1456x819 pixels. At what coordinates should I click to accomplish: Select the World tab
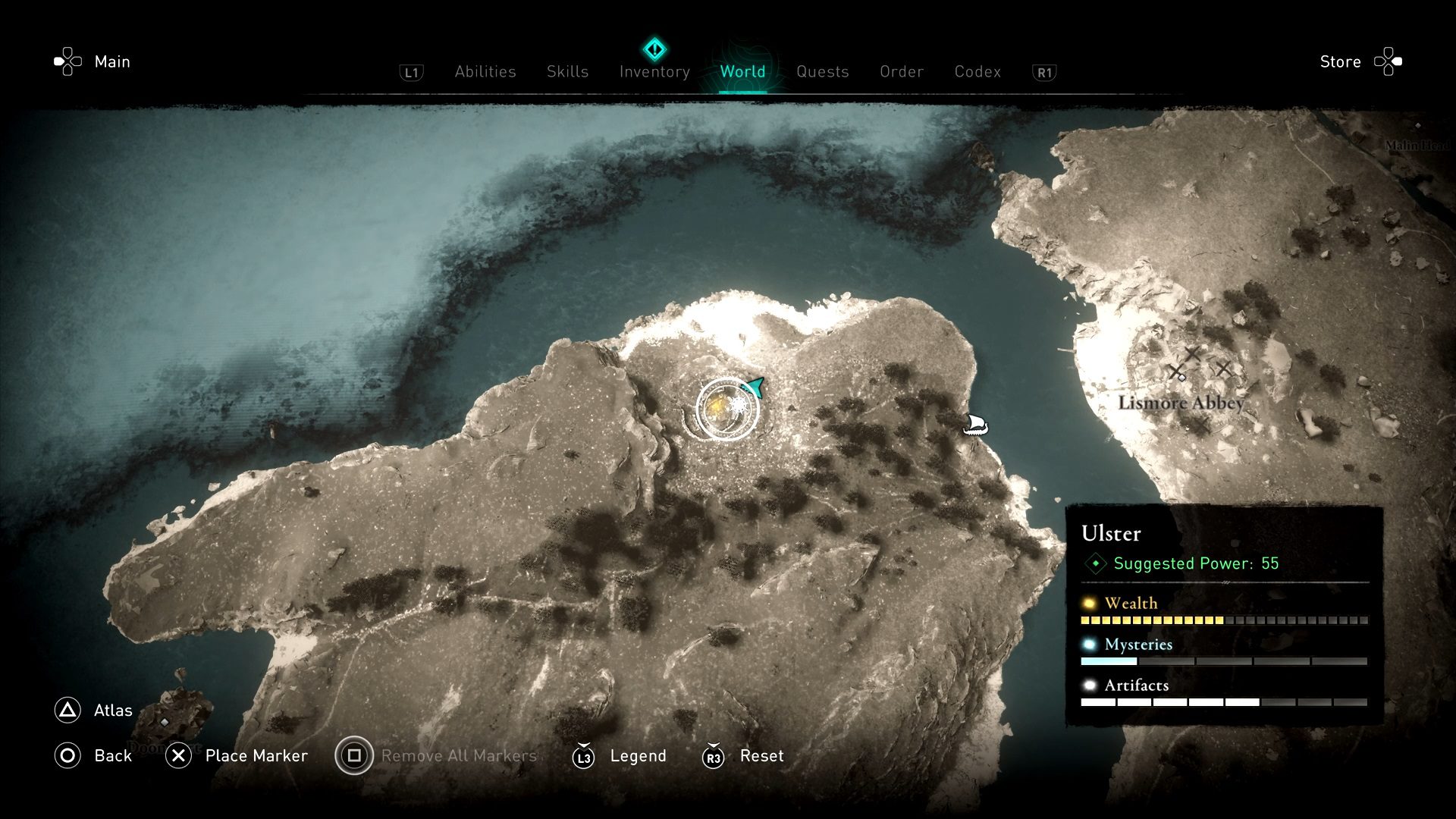coord(742,71)
